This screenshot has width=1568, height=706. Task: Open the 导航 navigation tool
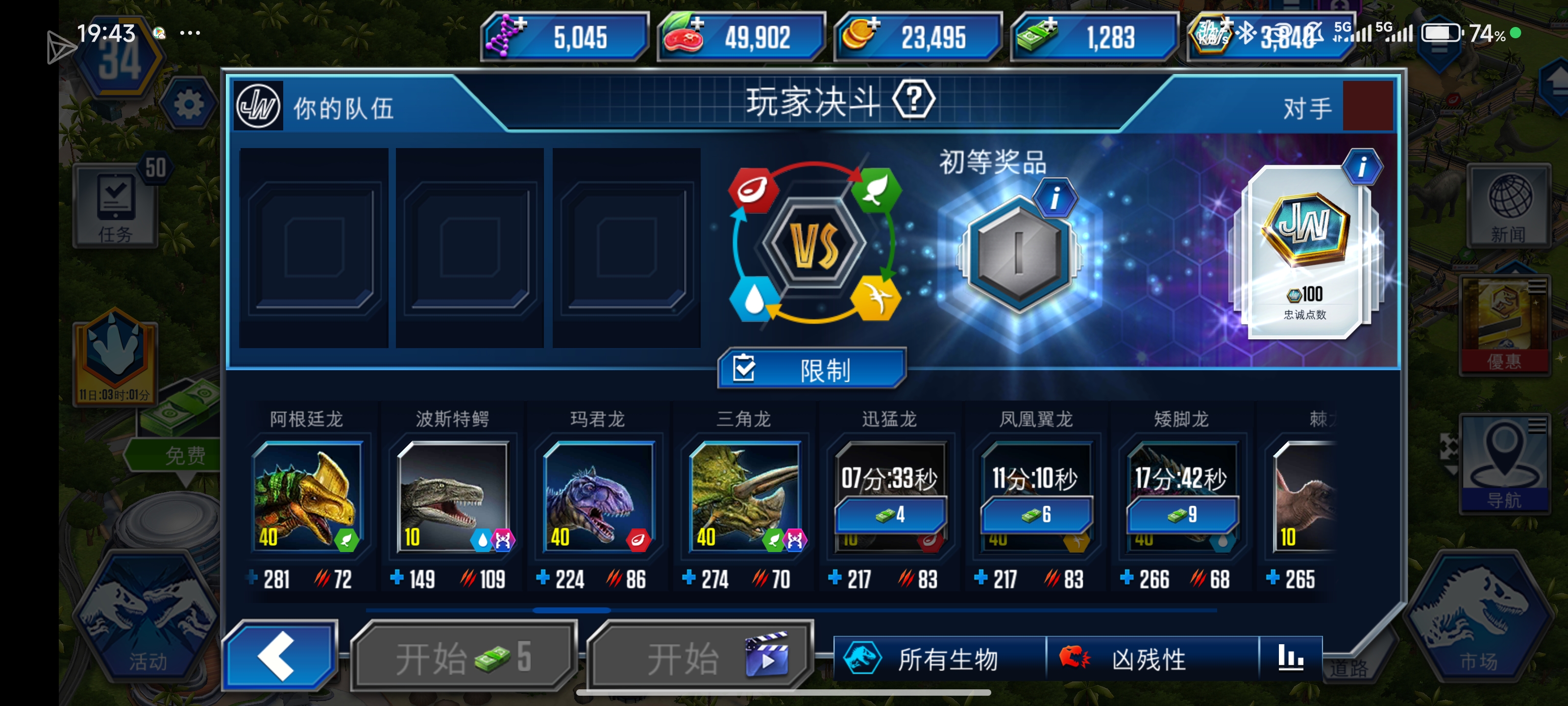coord(1505,466)
